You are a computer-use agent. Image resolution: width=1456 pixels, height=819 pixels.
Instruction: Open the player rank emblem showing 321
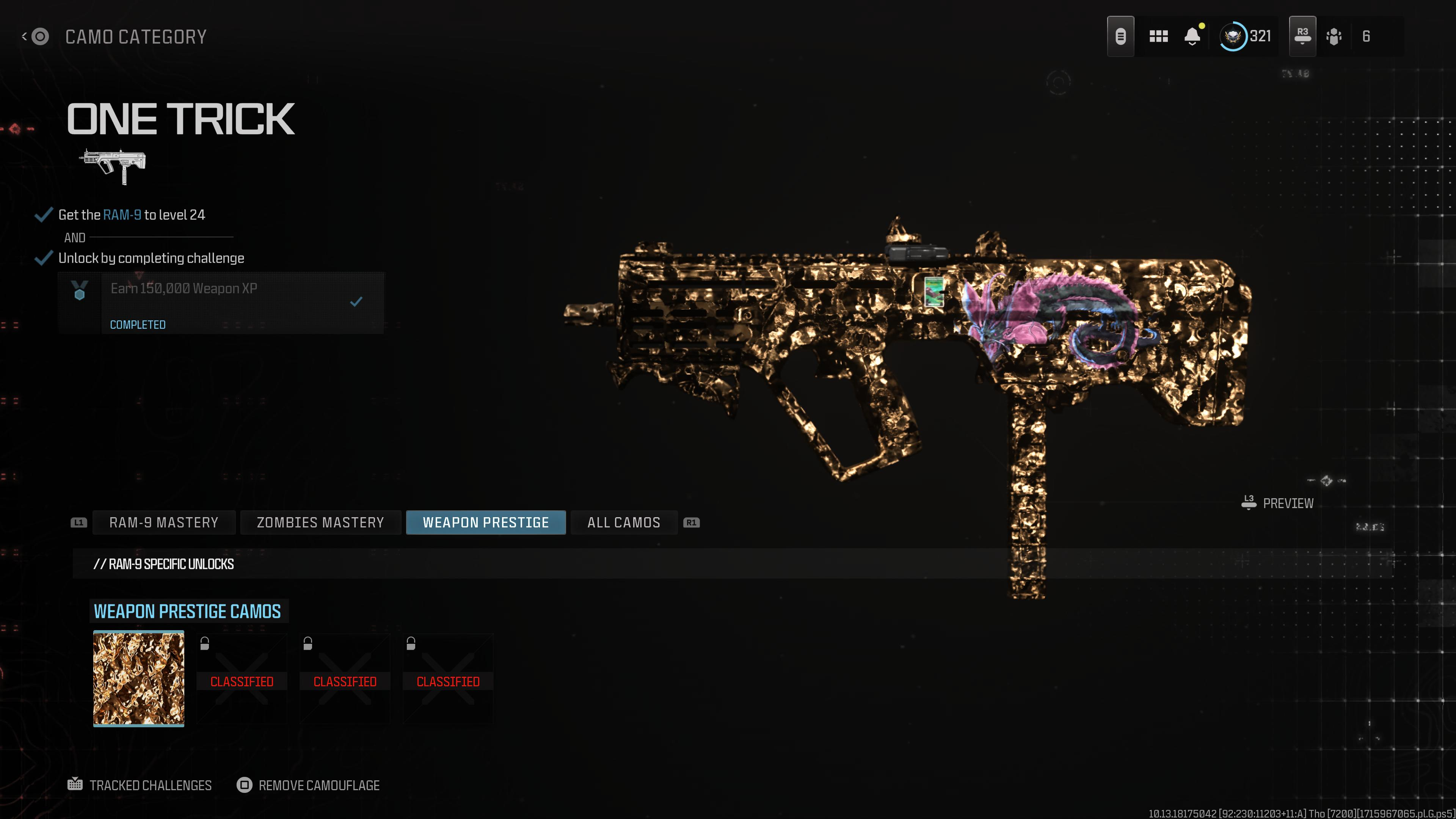tap(1234, 36)
